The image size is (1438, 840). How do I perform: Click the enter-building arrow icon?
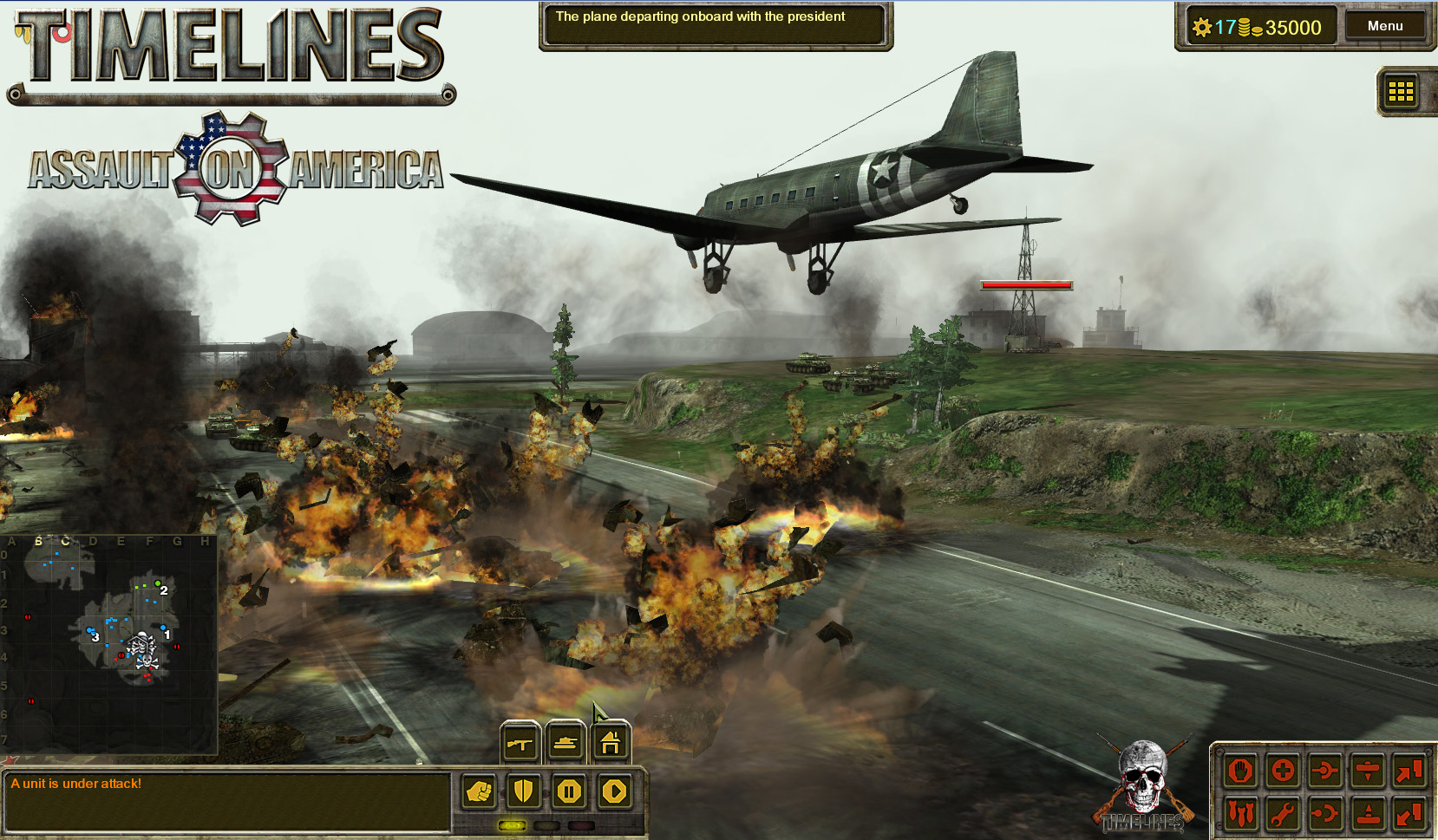click(x=1409, y=772)
